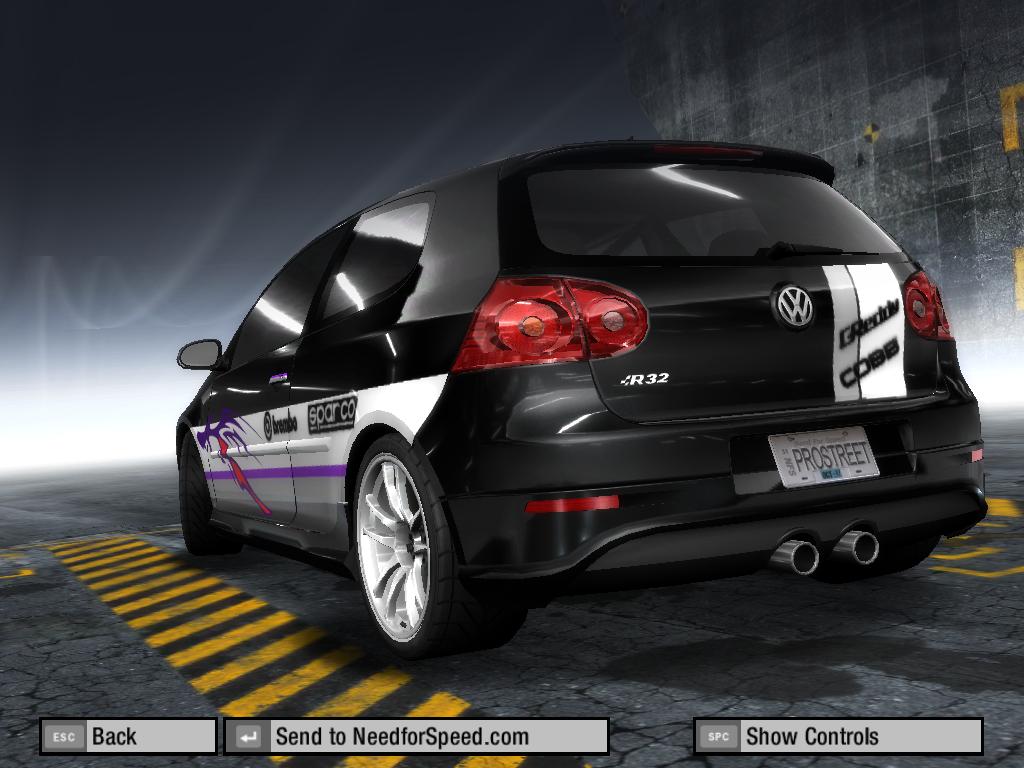1024x768 pixels.
Task: Send photo to NeedforSpeed.com
Action: 415,737
